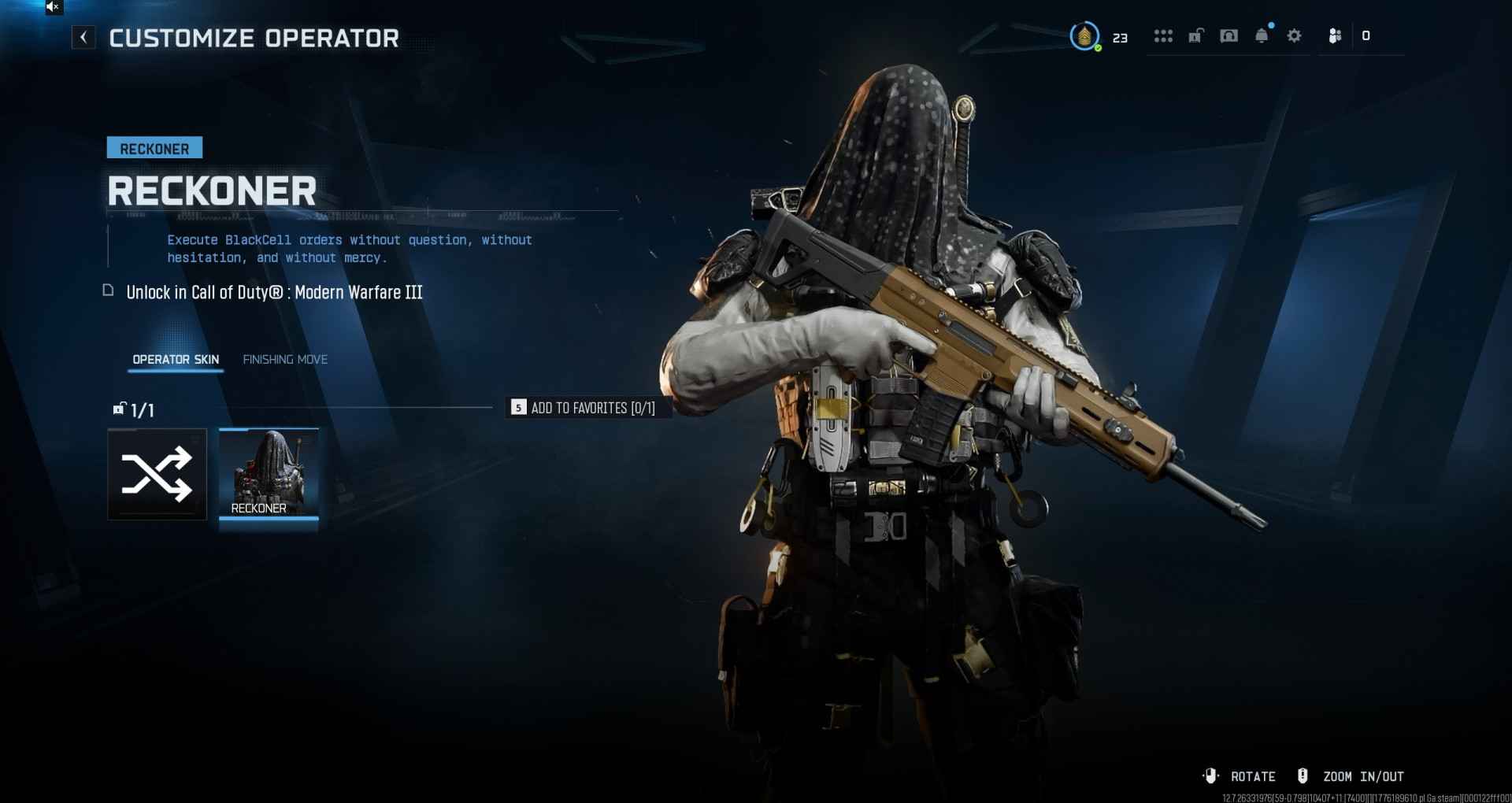Image resolution: width=1512 pixels, height=803 pixels.
Task: Click the unlocked padlock icon
Action: (x=1195, y=36)
